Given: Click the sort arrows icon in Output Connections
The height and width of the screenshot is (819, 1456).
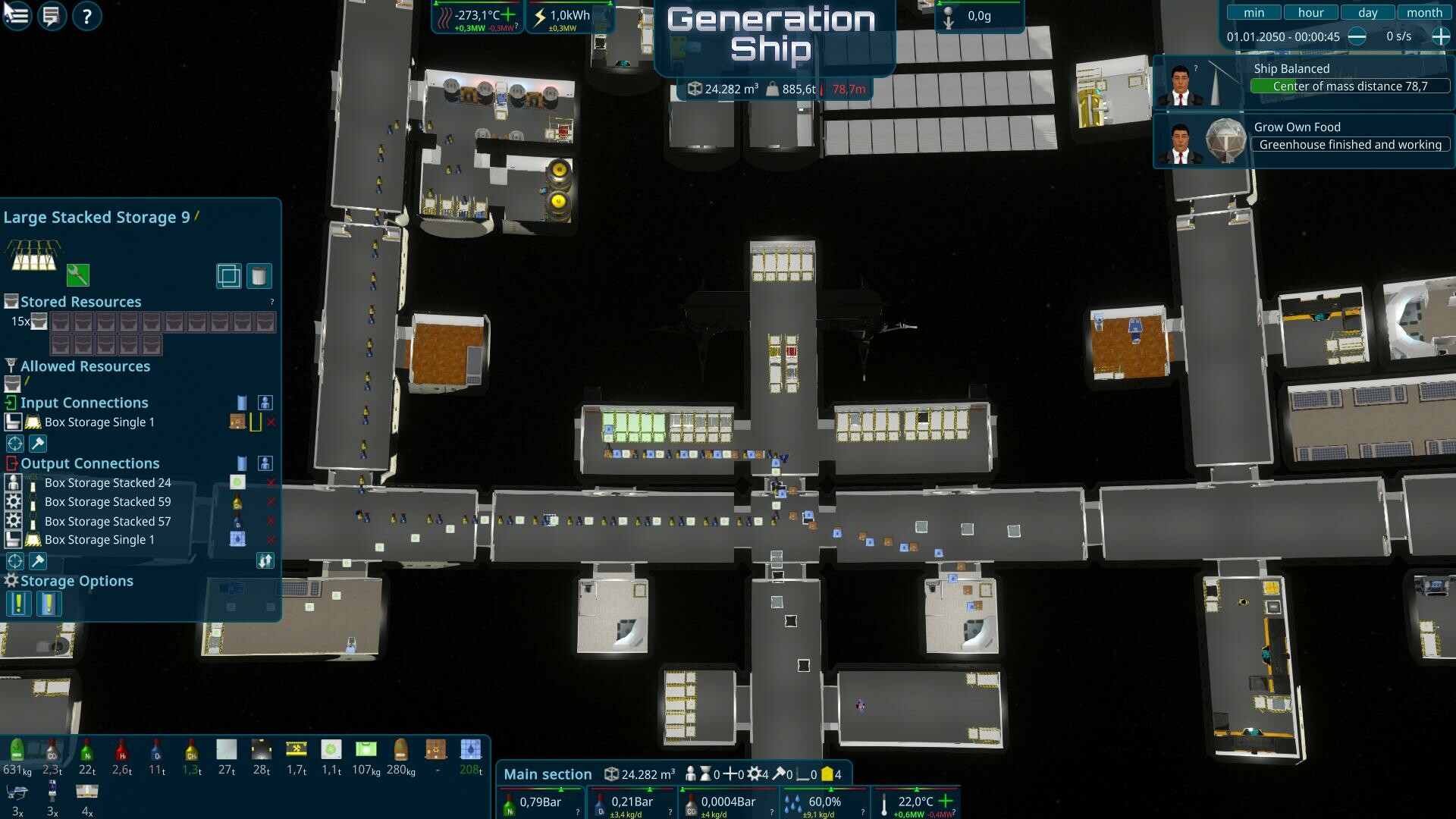Looking at the screenshot, I should [x=265, y=561].
